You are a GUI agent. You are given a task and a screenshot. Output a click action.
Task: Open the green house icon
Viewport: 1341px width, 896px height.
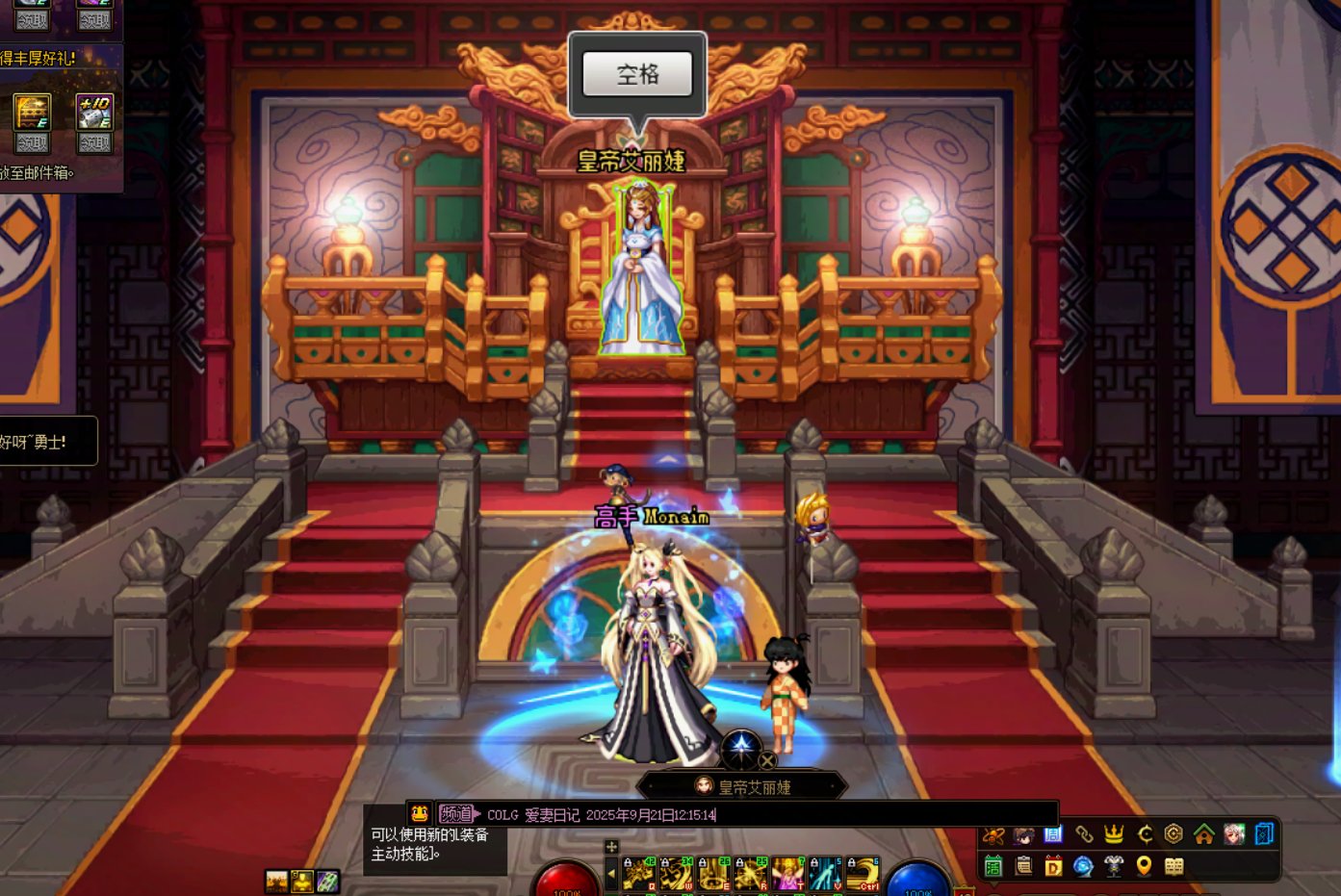tap(1203, 834)
